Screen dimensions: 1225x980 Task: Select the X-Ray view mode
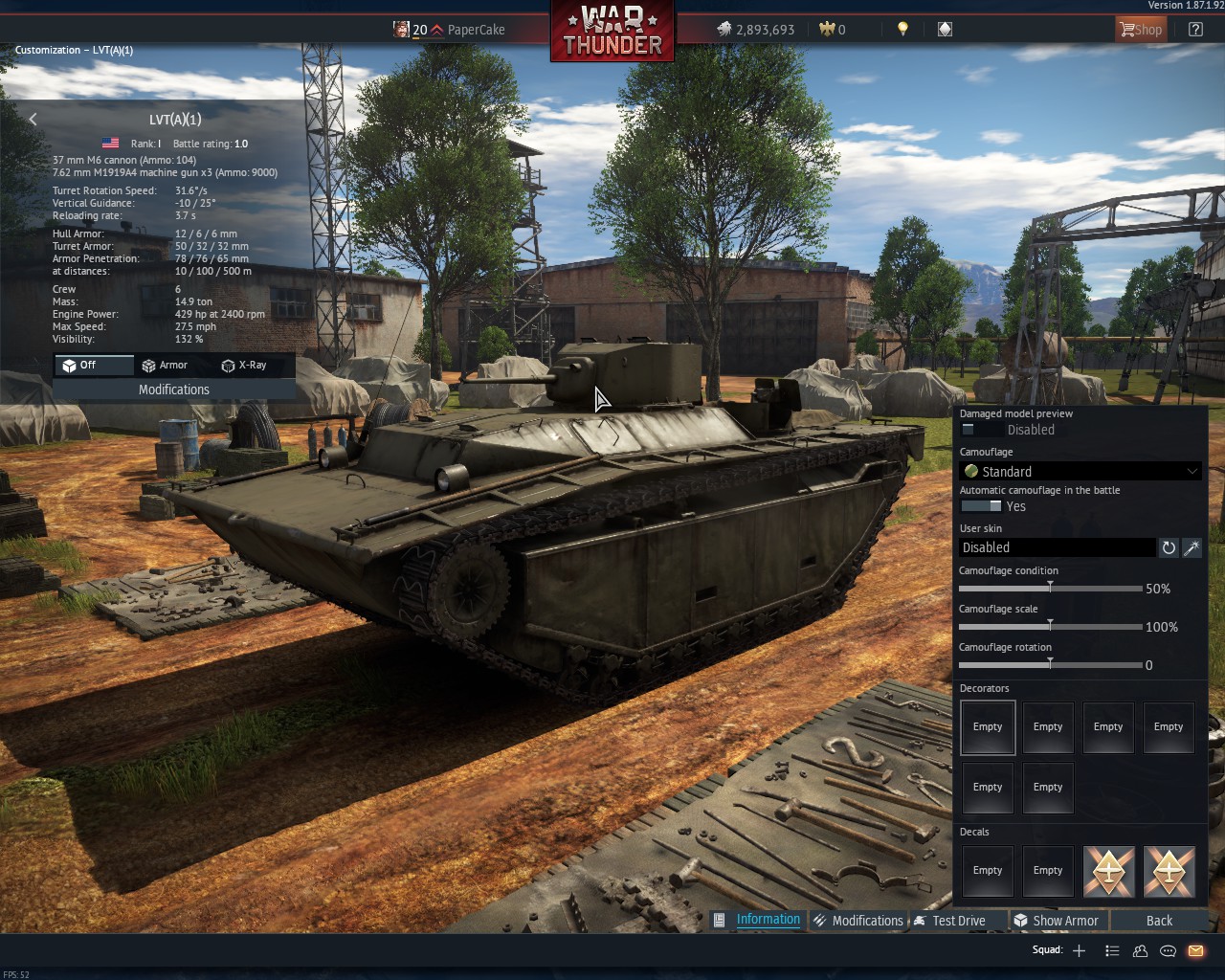[x=244, y=366]
